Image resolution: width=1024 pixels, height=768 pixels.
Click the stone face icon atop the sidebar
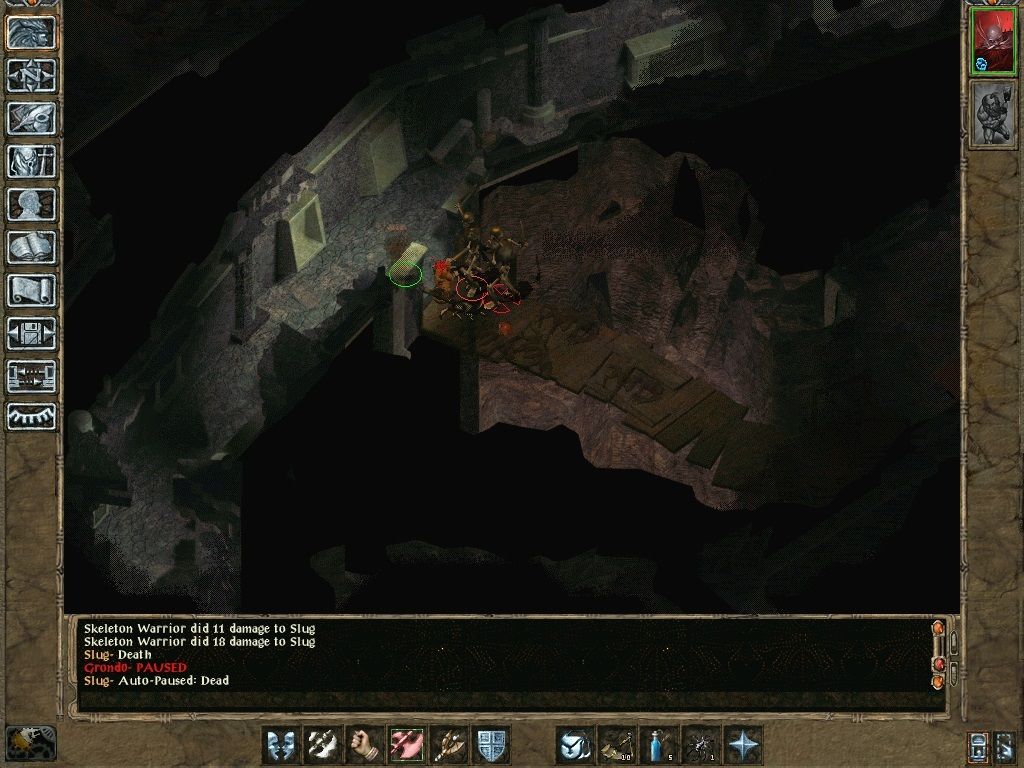point(31,32)
